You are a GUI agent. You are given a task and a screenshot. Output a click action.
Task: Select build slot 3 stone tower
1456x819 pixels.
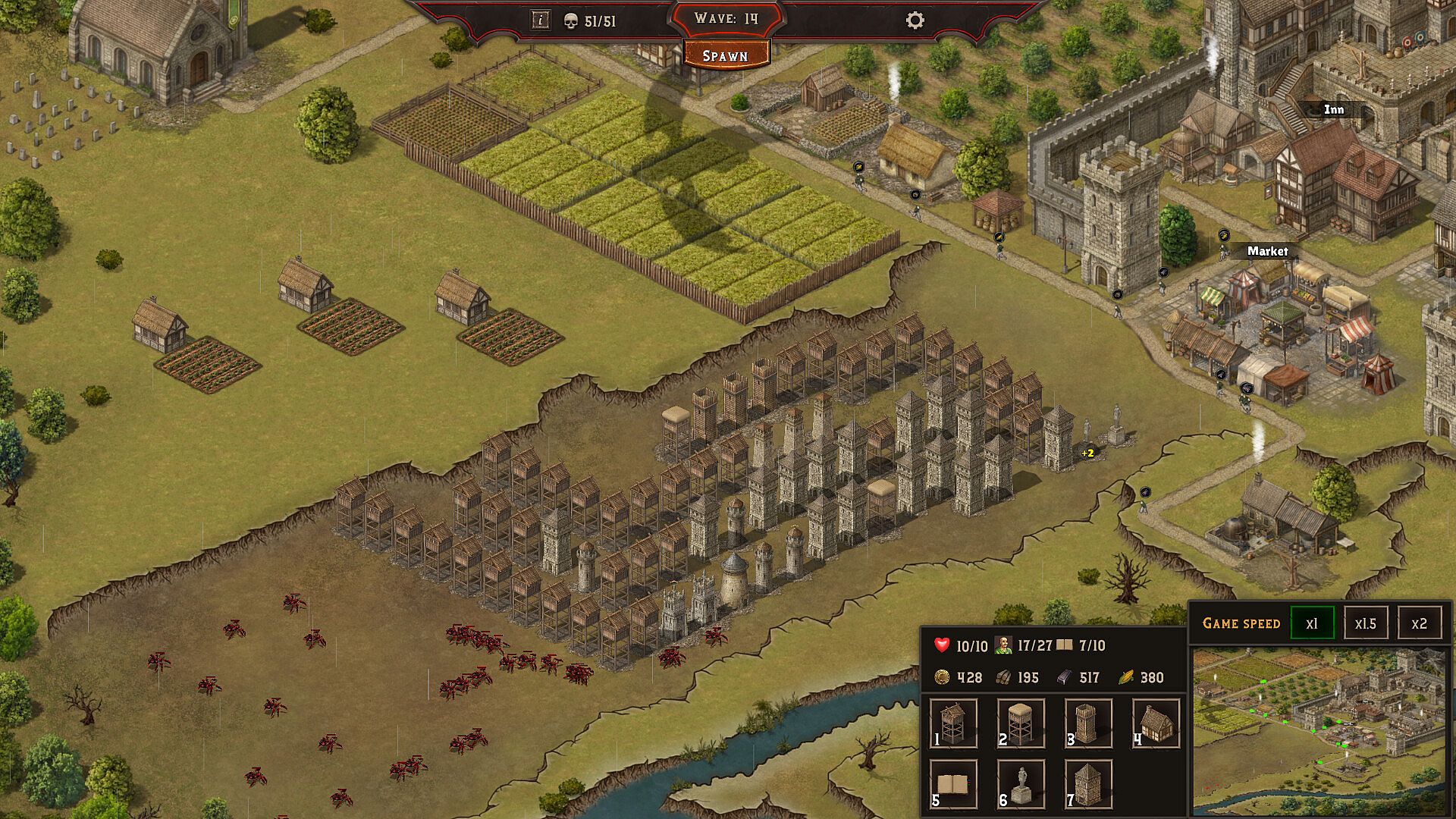tap(1088, 723)
